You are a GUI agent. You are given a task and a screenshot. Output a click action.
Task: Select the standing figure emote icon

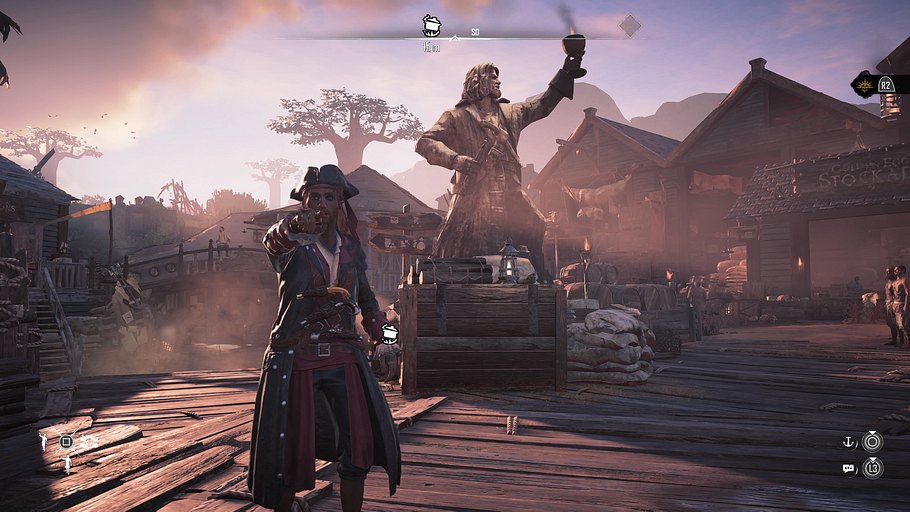68,464
